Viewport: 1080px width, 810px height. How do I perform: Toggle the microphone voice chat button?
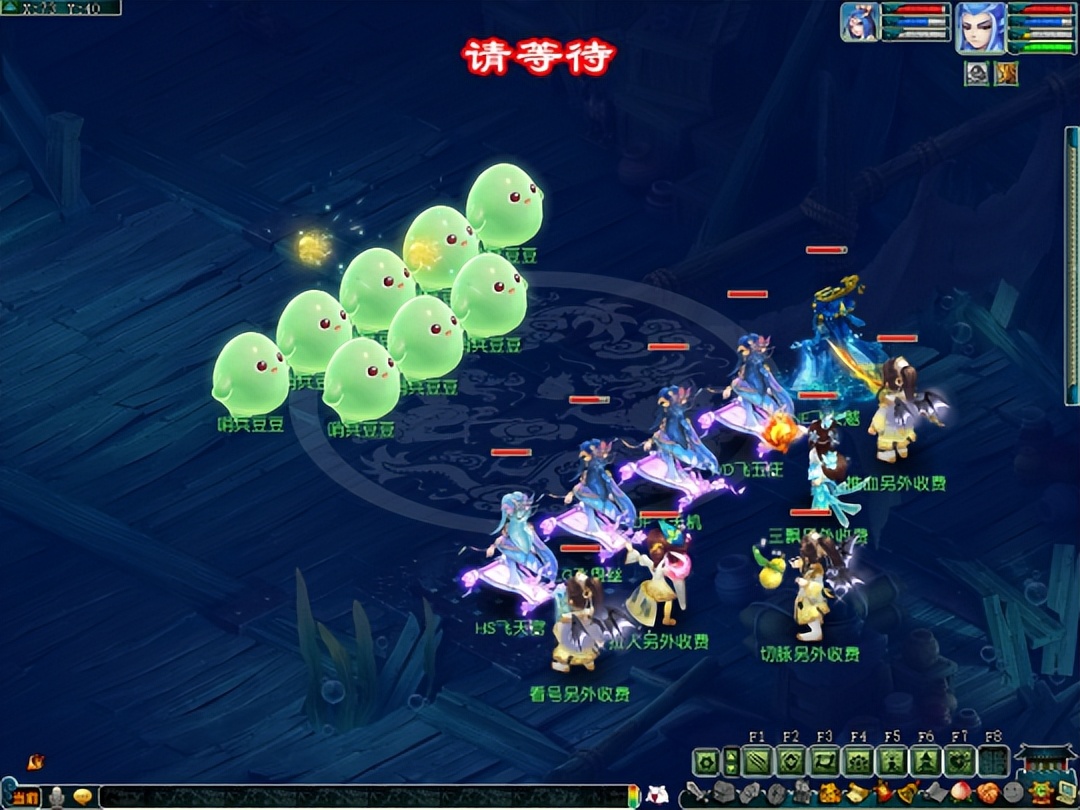[x=57, y=797]
